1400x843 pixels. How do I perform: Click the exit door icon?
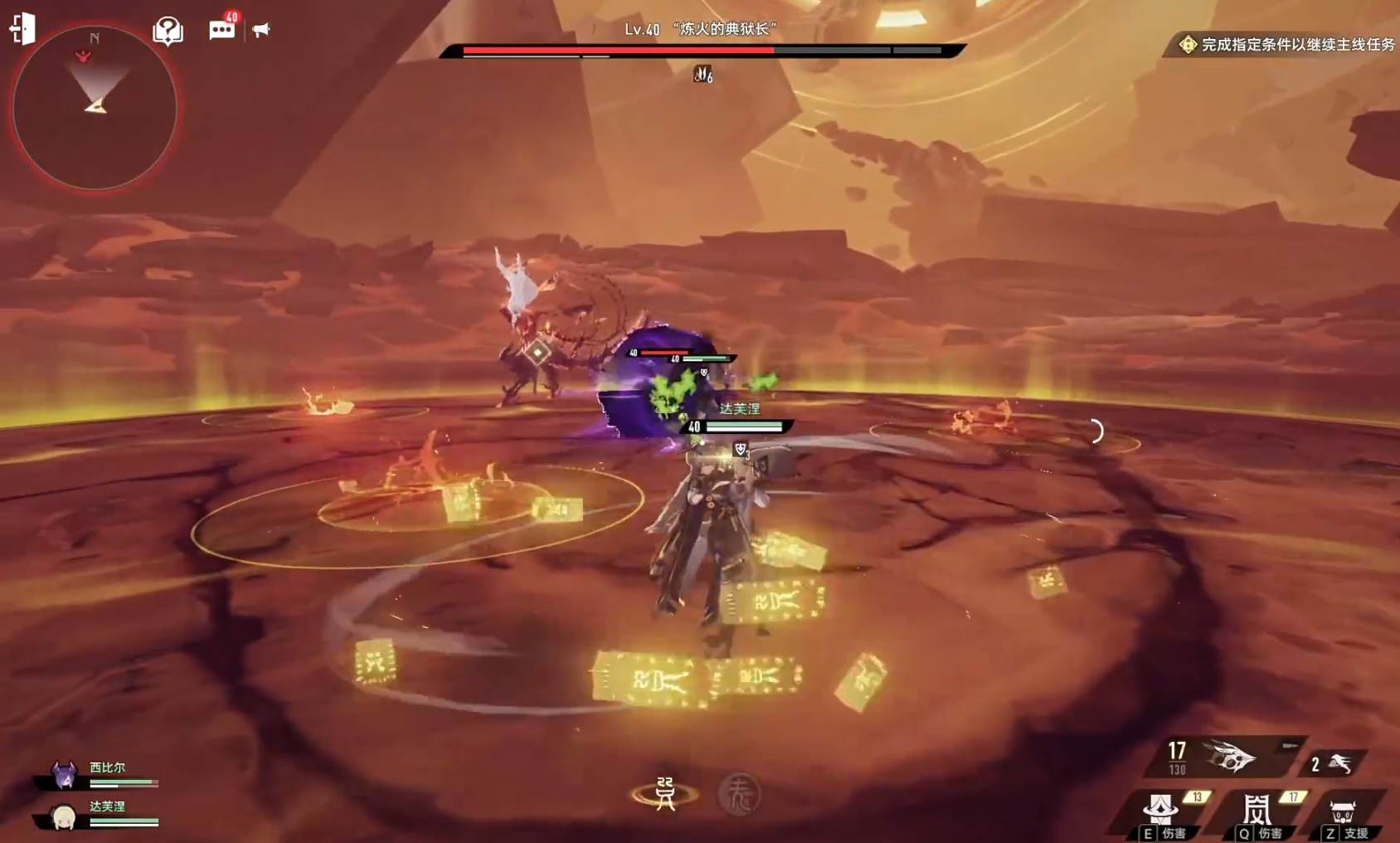22,28
